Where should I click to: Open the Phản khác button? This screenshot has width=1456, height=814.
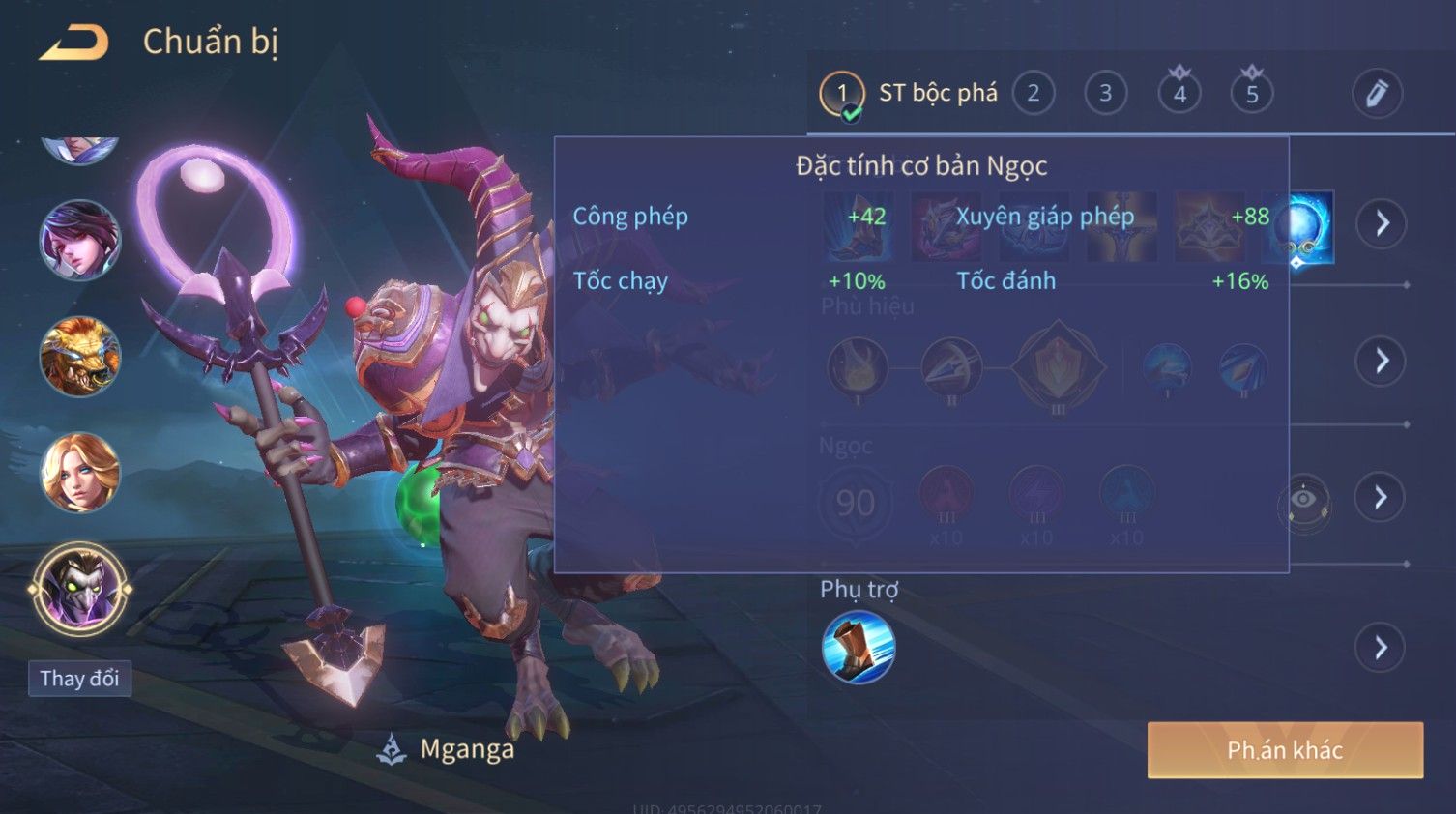tap(1285, 750)
